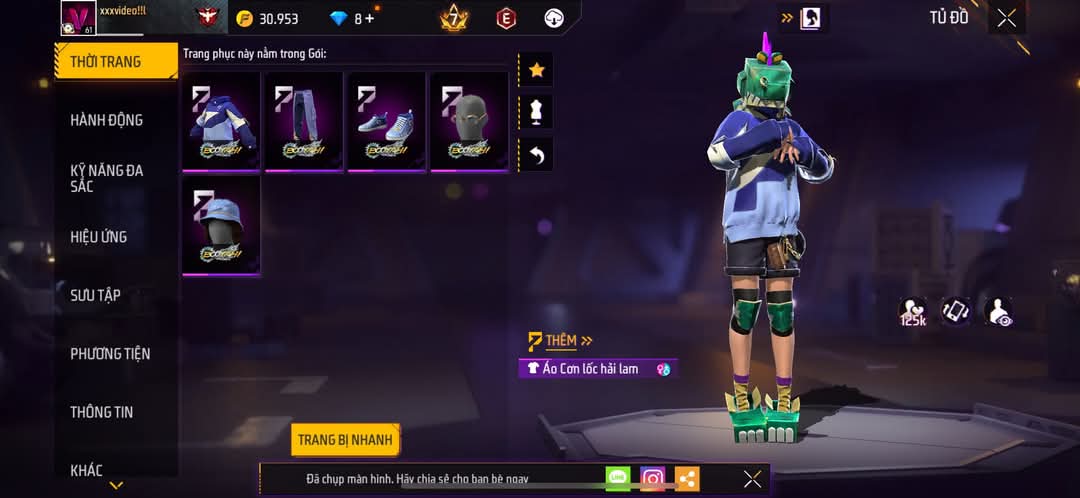
Task: Pick the grey face mask item
Action: coord(469,122)
